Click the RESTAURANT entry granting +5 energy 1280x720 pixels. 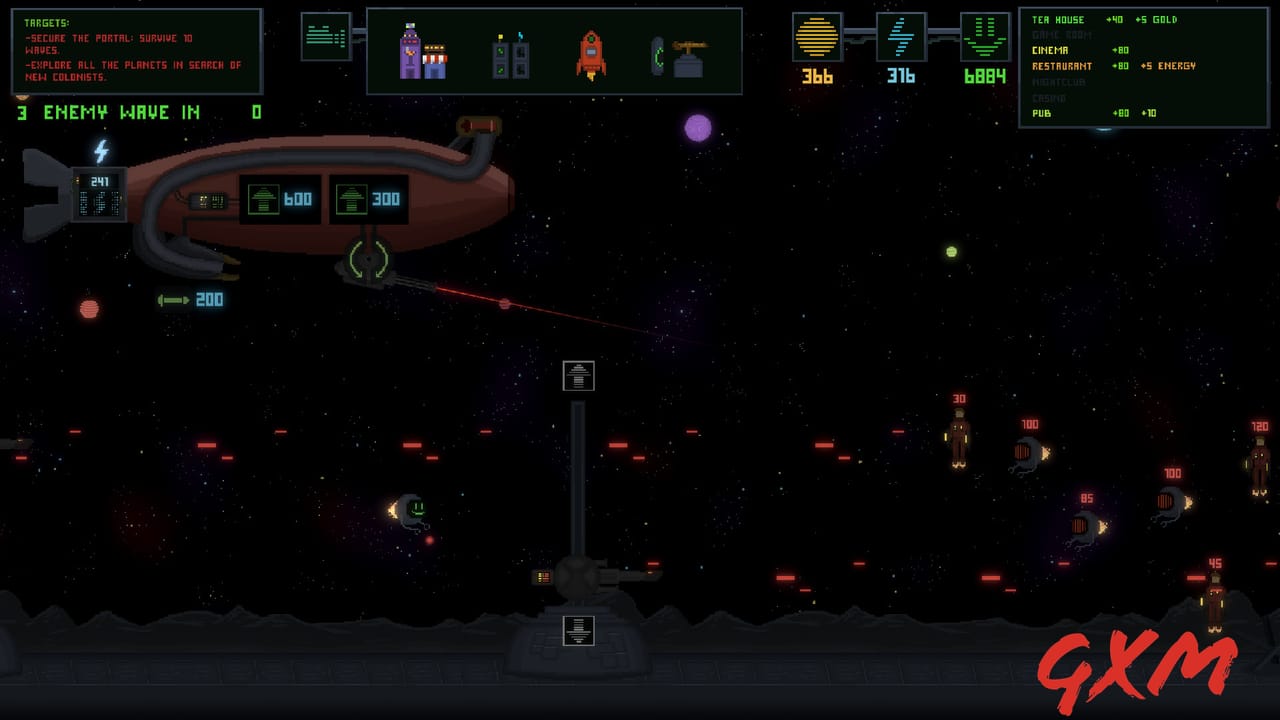(1061, 66)
